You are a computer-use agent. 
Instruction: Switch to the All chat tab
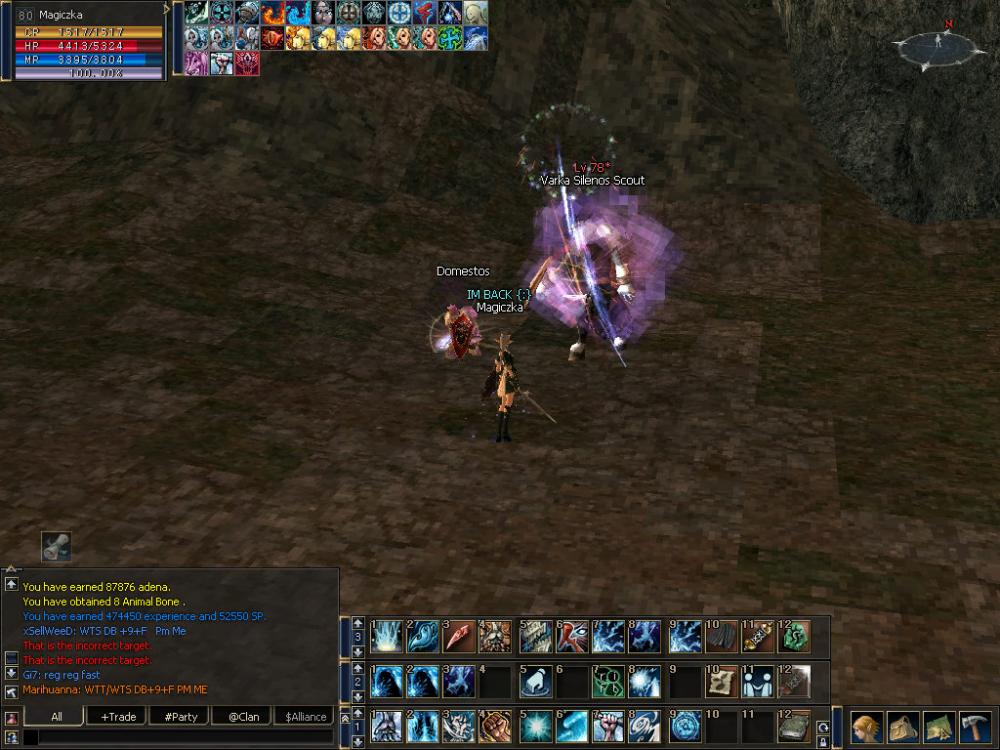point(56,716)
